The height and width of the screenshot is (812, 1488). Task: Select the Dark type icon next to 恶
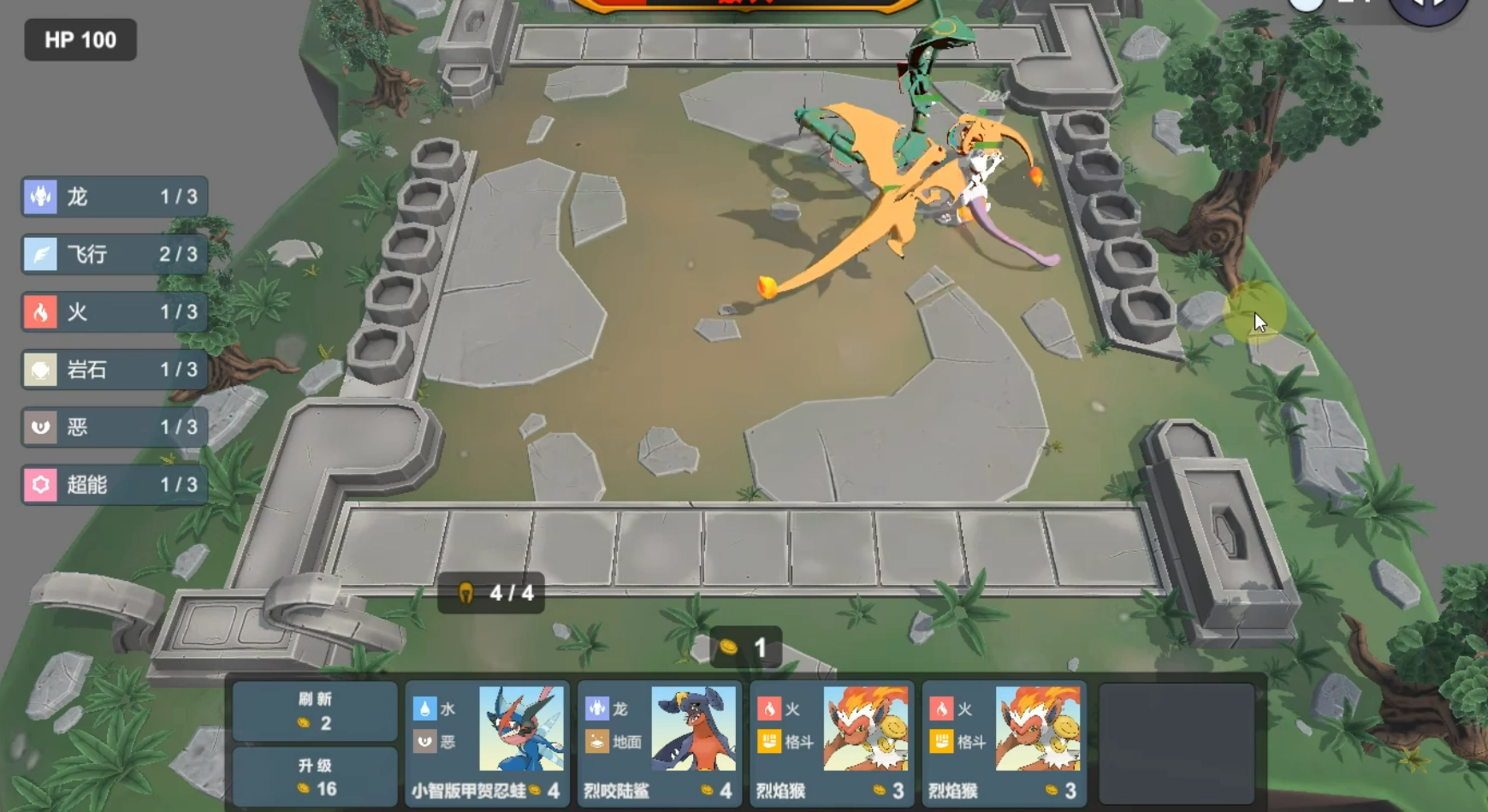pos(38,427)
